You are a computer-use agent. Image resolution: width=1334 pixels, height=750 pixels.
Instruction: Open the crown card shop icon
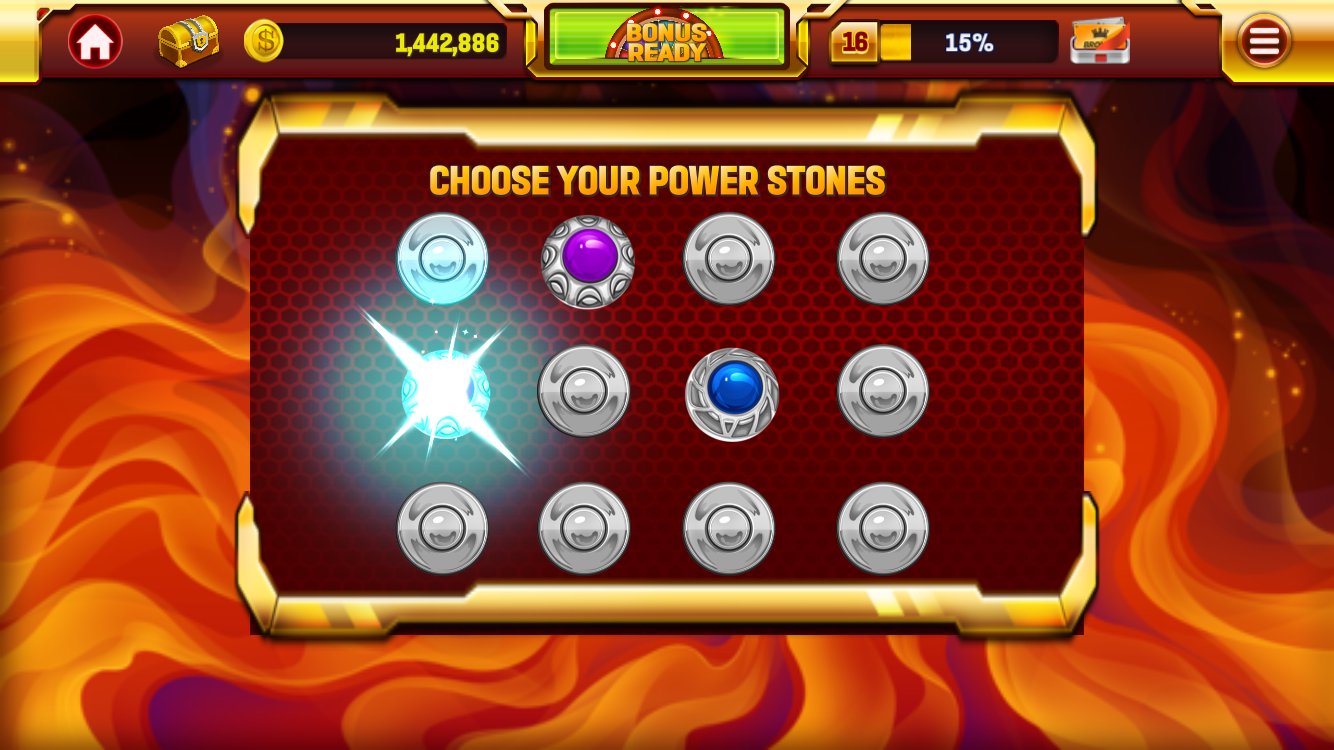click(x=1100, y=42)
